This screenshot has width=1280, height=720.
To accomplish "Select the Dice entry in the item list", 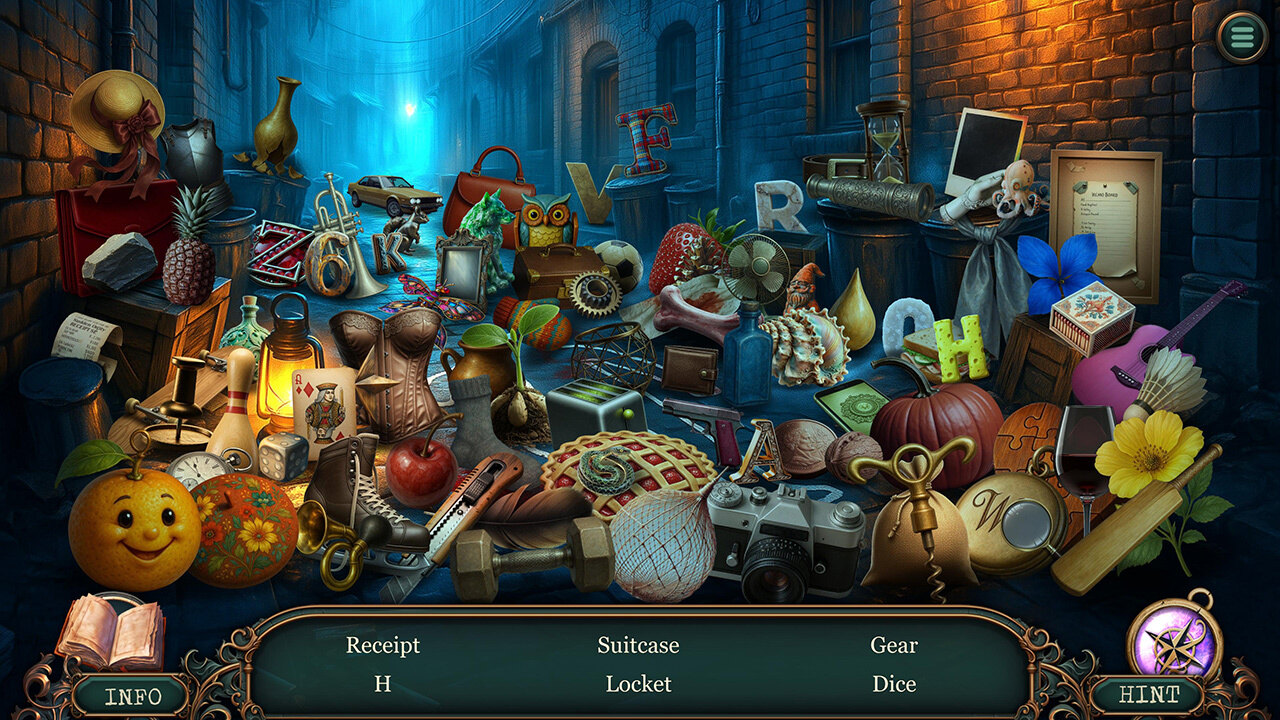I will coord(893,684).
